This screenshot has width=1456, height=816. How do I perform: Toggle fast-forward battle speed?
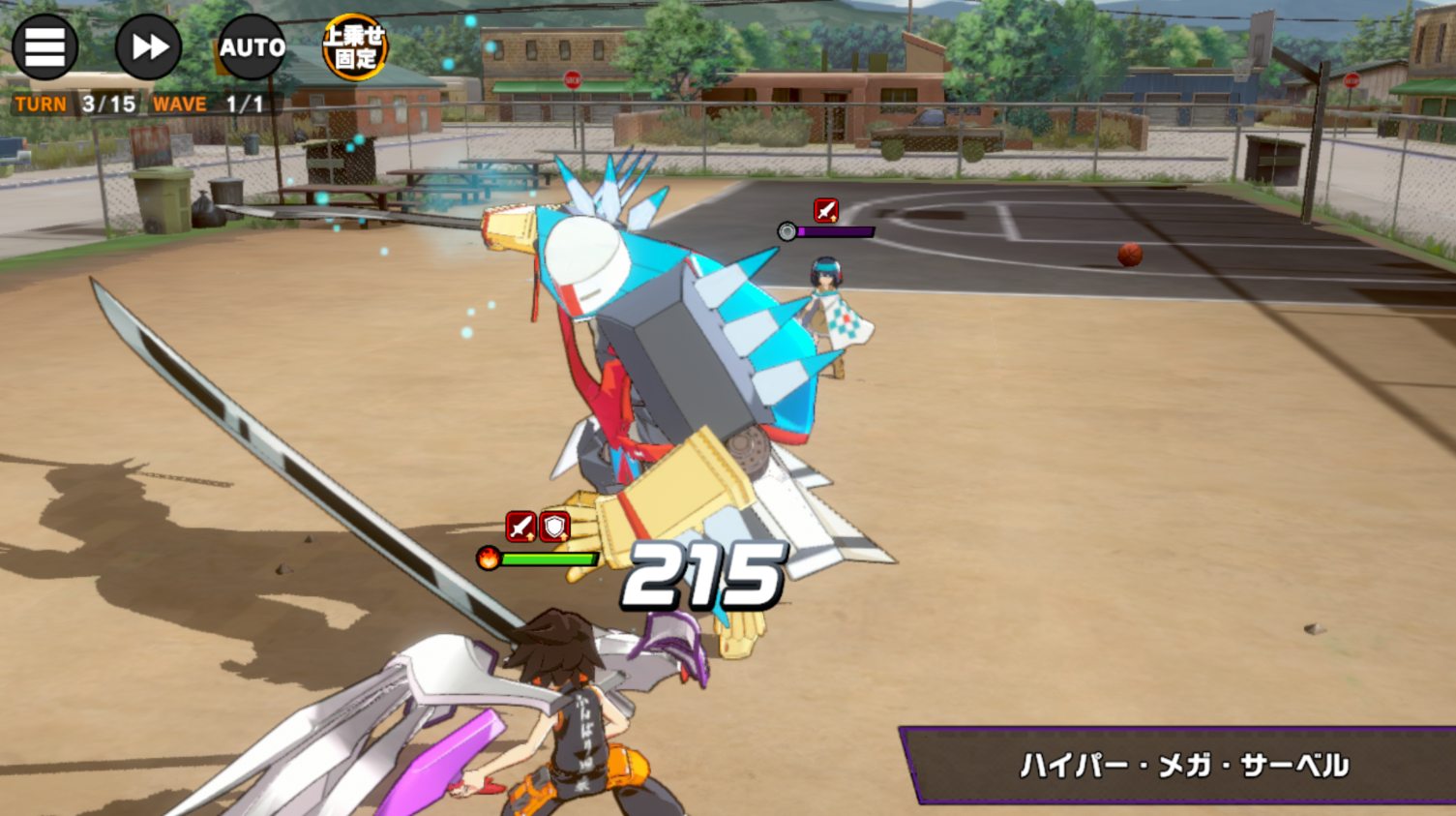(148, 46)
